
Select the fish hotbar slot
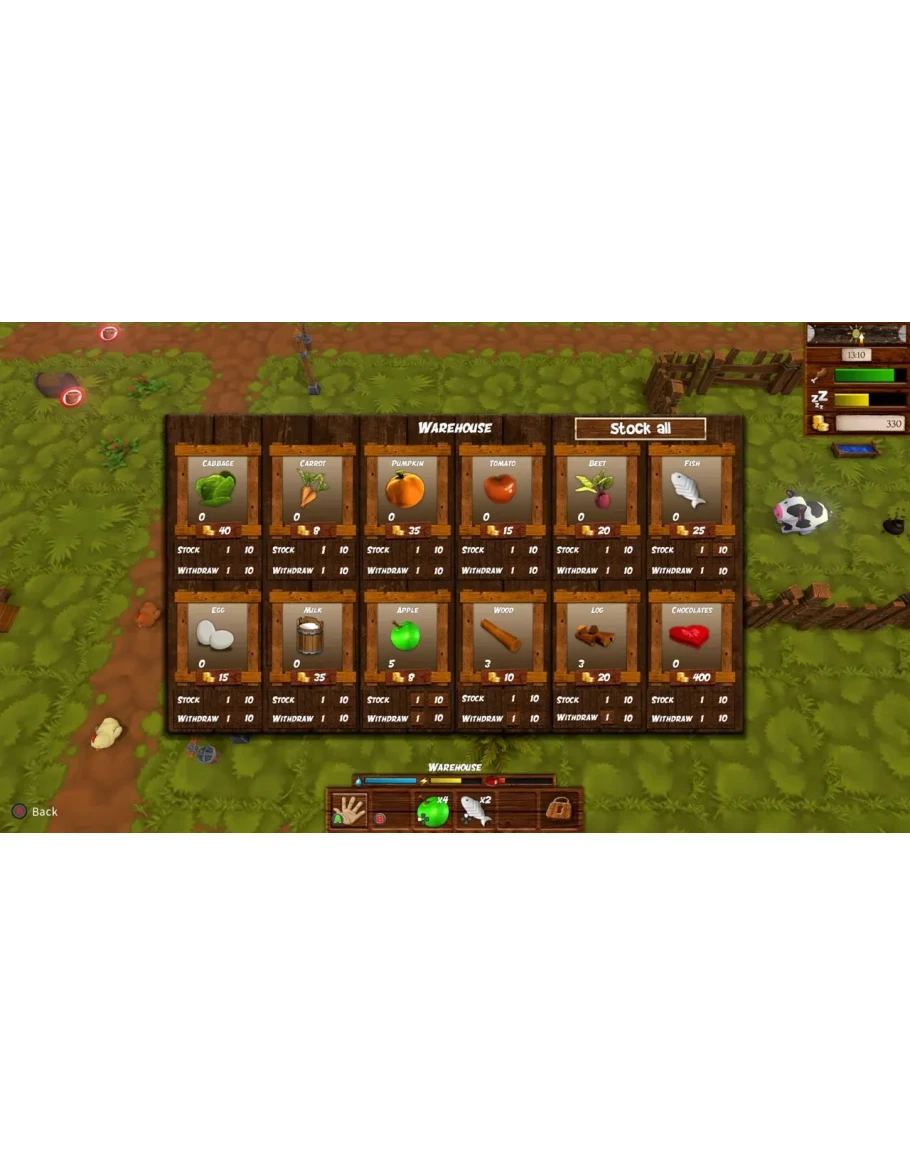[x=476, y=811]
